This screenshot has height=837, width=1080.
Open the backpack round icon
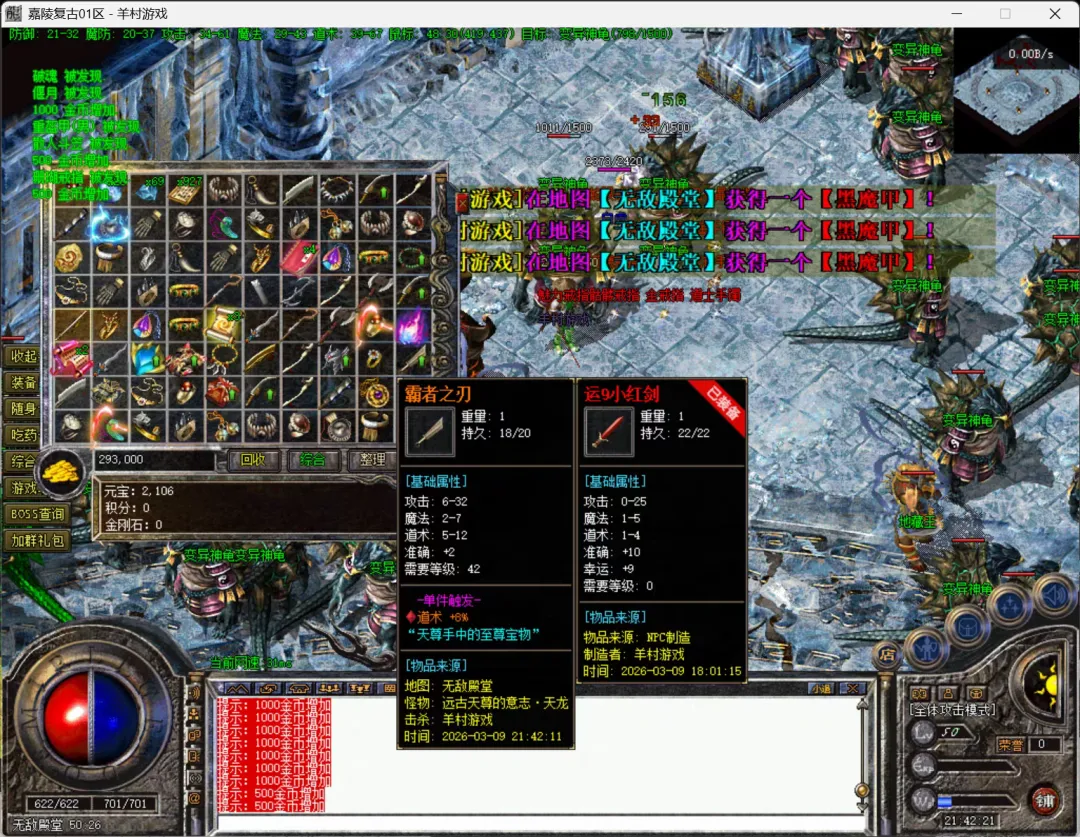[x=967, y=627]
